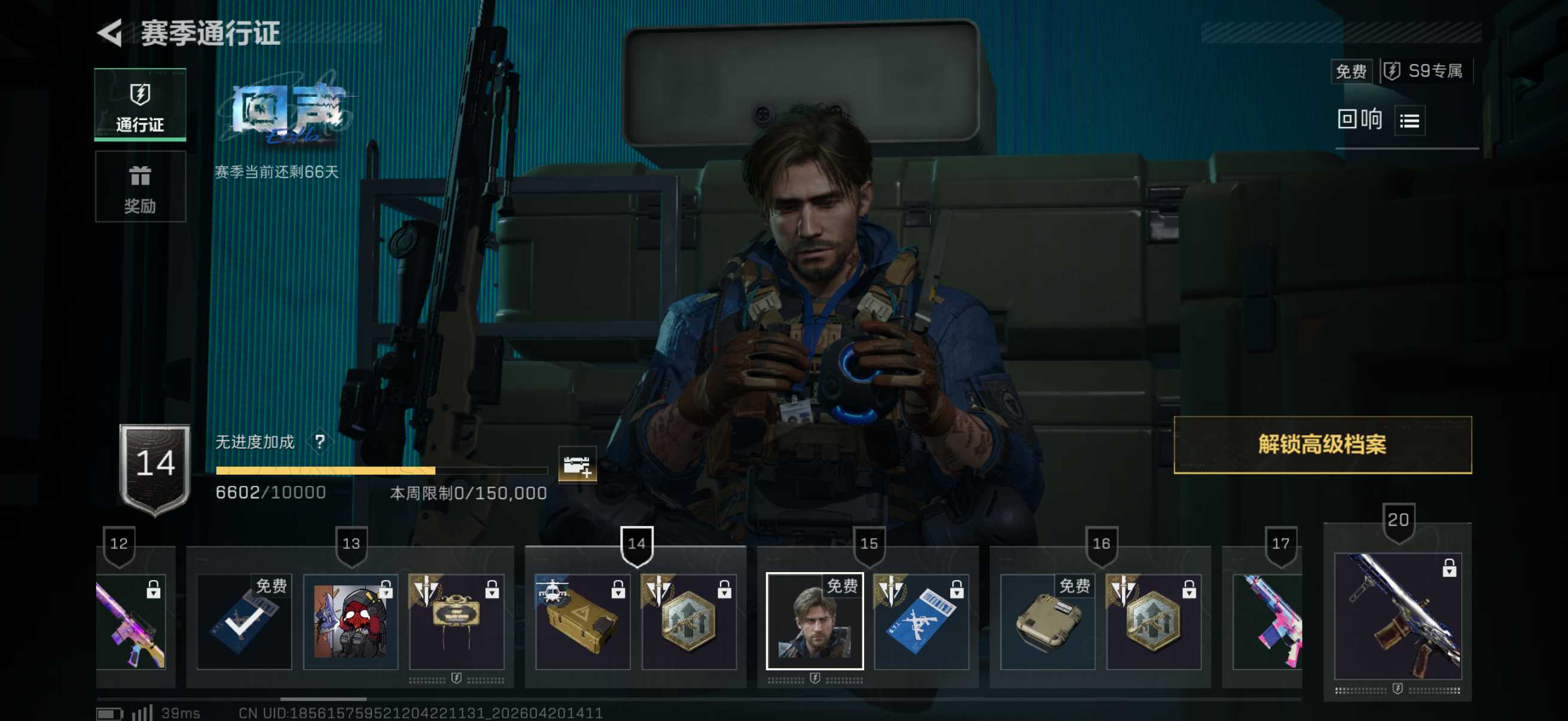Select the level 12 purple rifle reward
Viewport: 1568px width, 721px height.
point(132,621)
